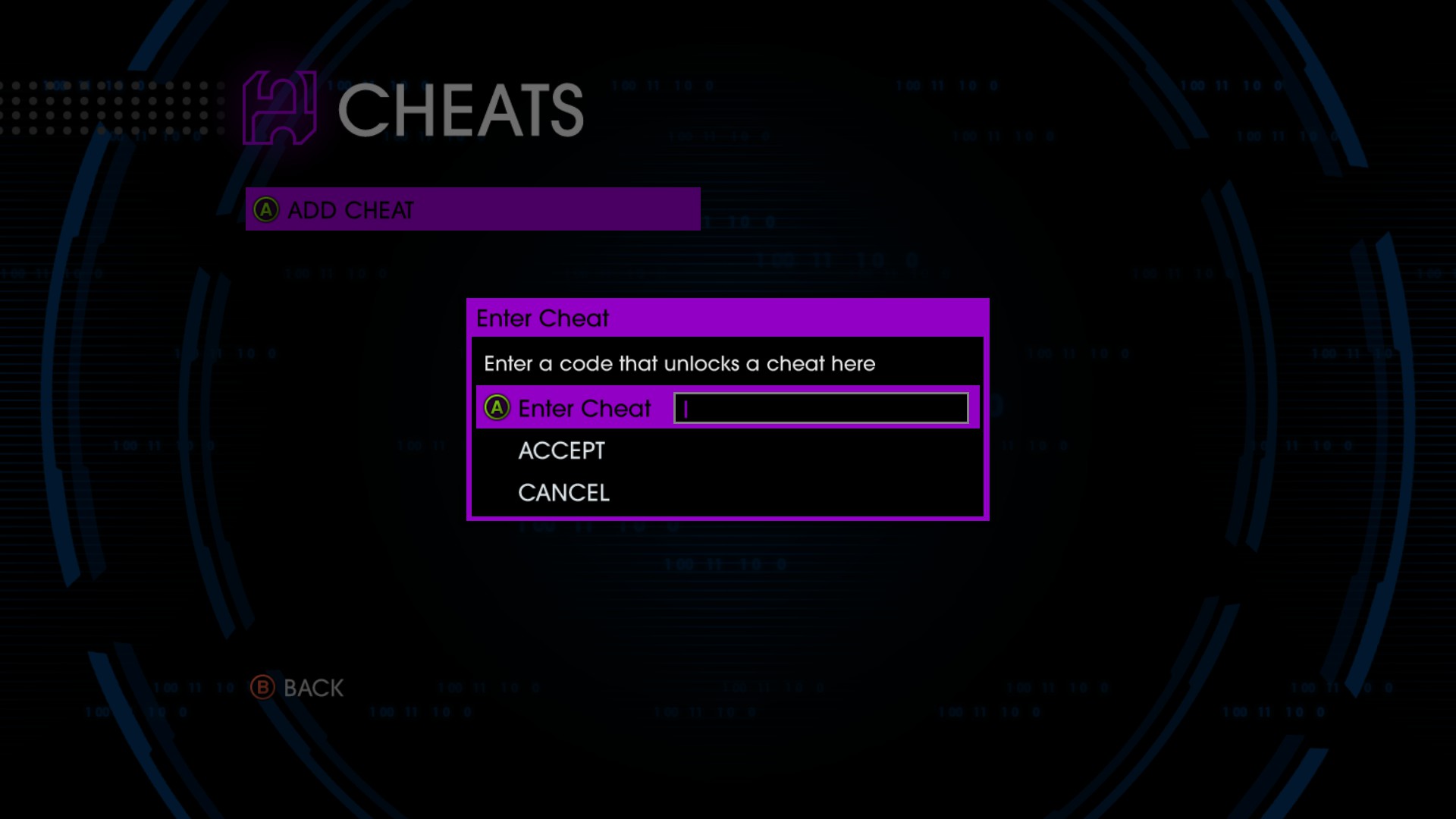The height and width of the screenshot is (819, 1456).
Task: Click the B button icon next to BACK
Action: pos(262,688)
